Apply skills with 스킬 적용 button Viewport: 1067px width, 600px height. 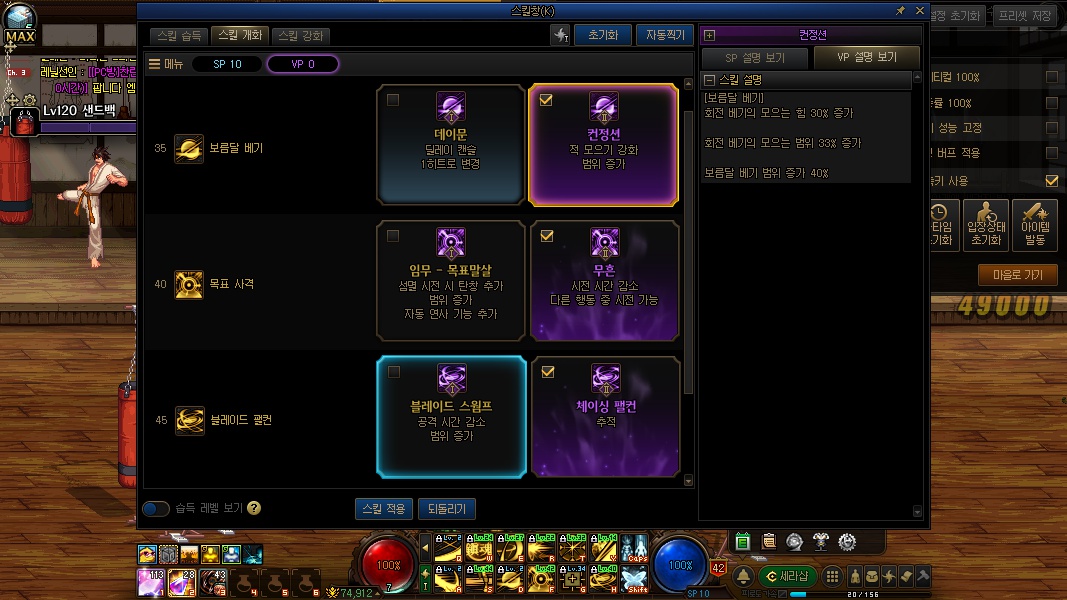tap(383, 509)
